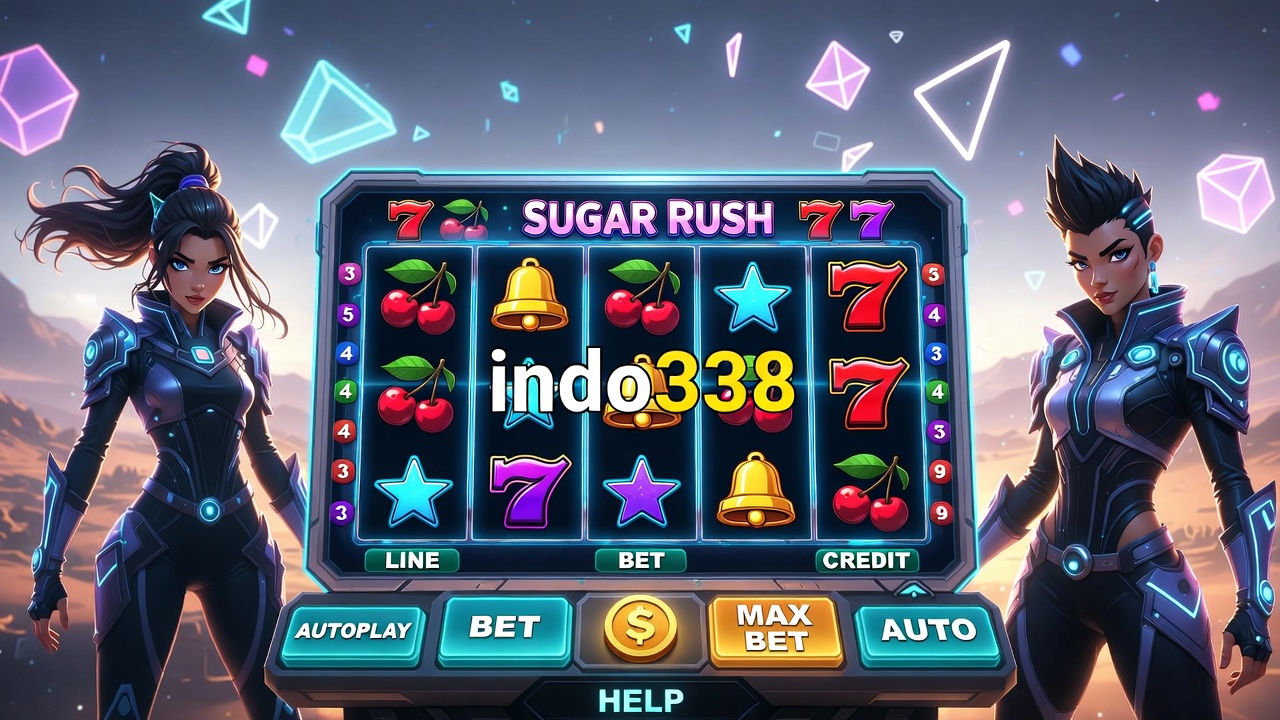Viewport: 1280px width, 720px height.
Task: Click the AUTOPLAY button
Action: pos(353,631)
